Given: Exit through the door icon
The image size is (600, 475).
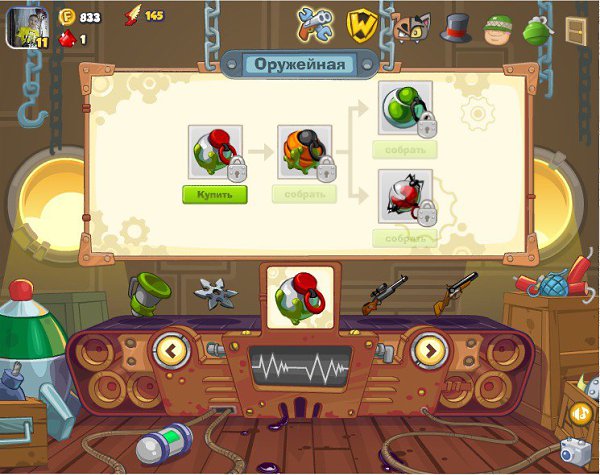Looking at the screenshot, I should pos(576,31).
